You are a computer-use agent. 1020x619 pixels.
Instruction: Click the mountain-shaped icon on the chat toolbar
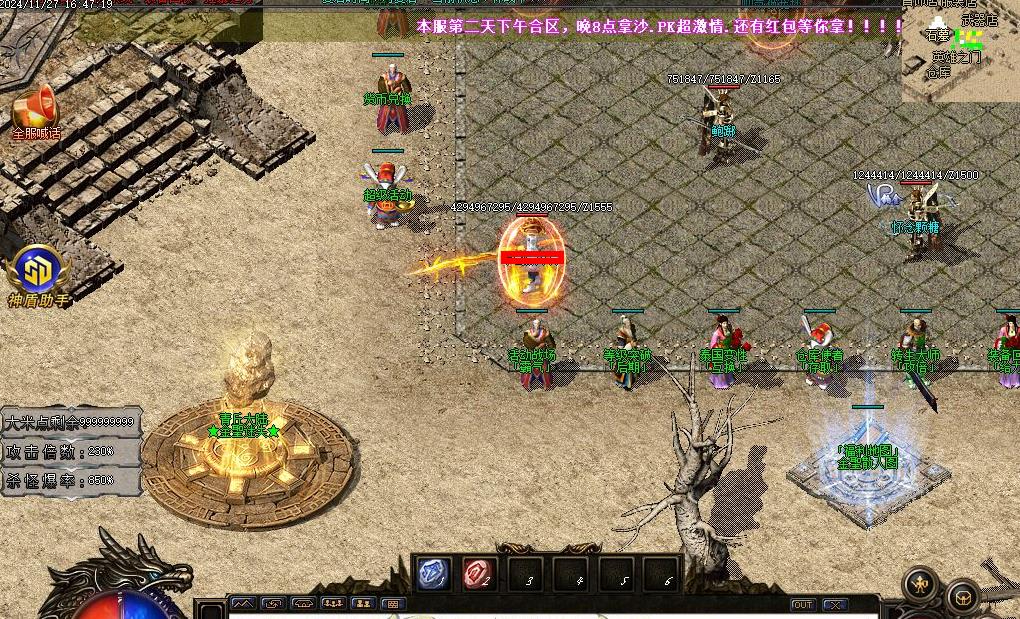pyautogui.click(x=243, y=604)
